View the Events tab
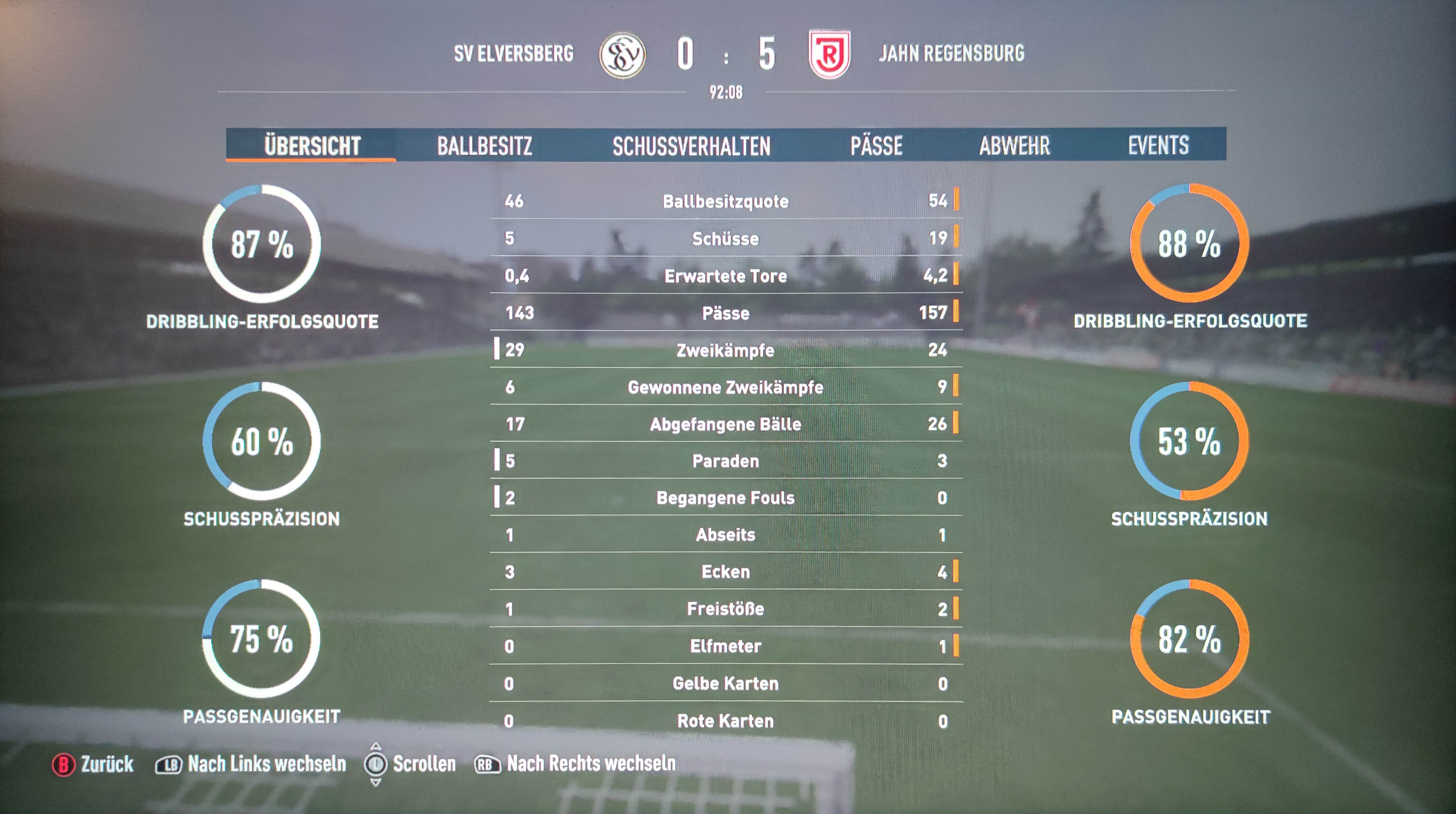Image resolution: width=1456 pixels, height=814 pixels. point(1158,145)
